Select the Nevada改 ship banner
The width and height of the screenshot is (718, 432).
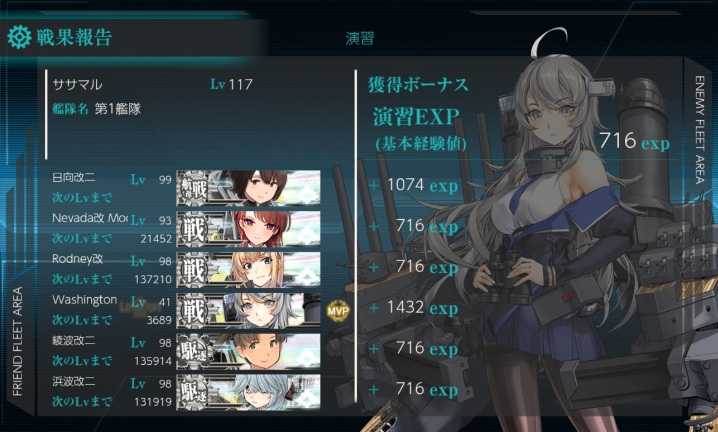248,226
